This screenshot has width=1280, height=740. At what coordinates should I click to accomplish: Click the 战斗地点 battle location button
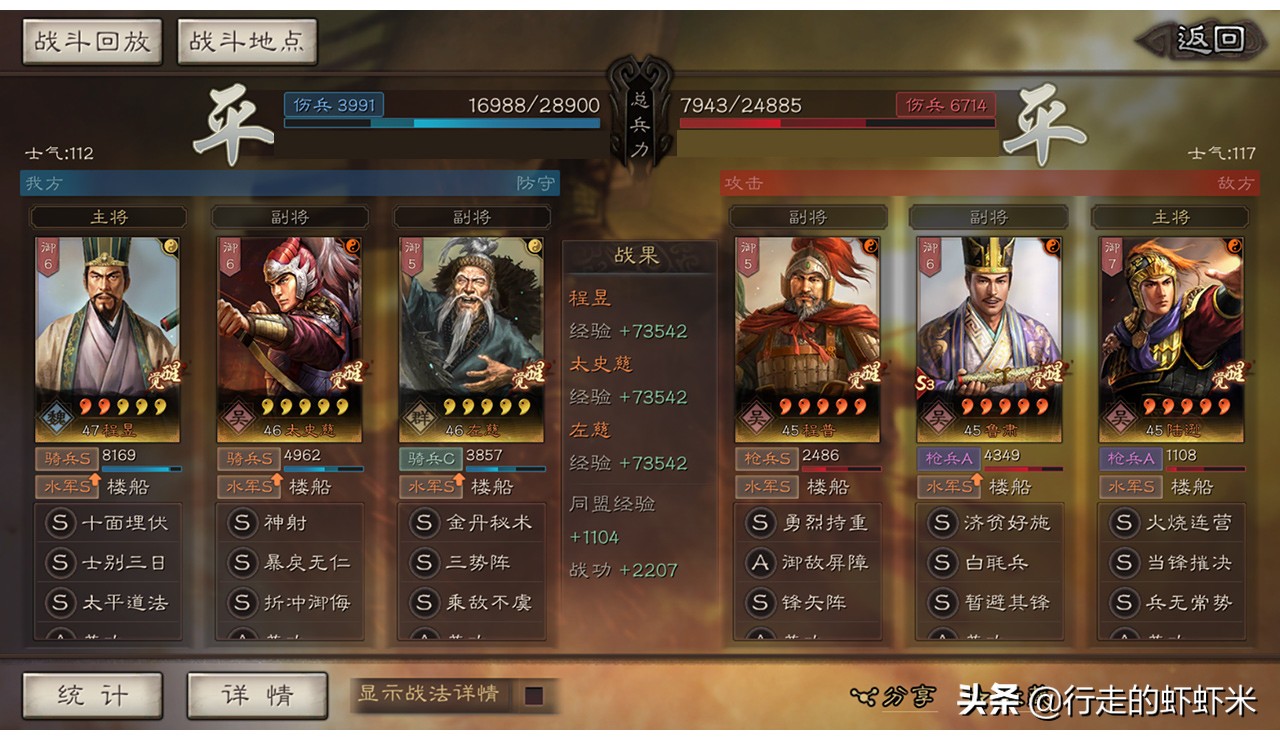(x=245, y=41)
